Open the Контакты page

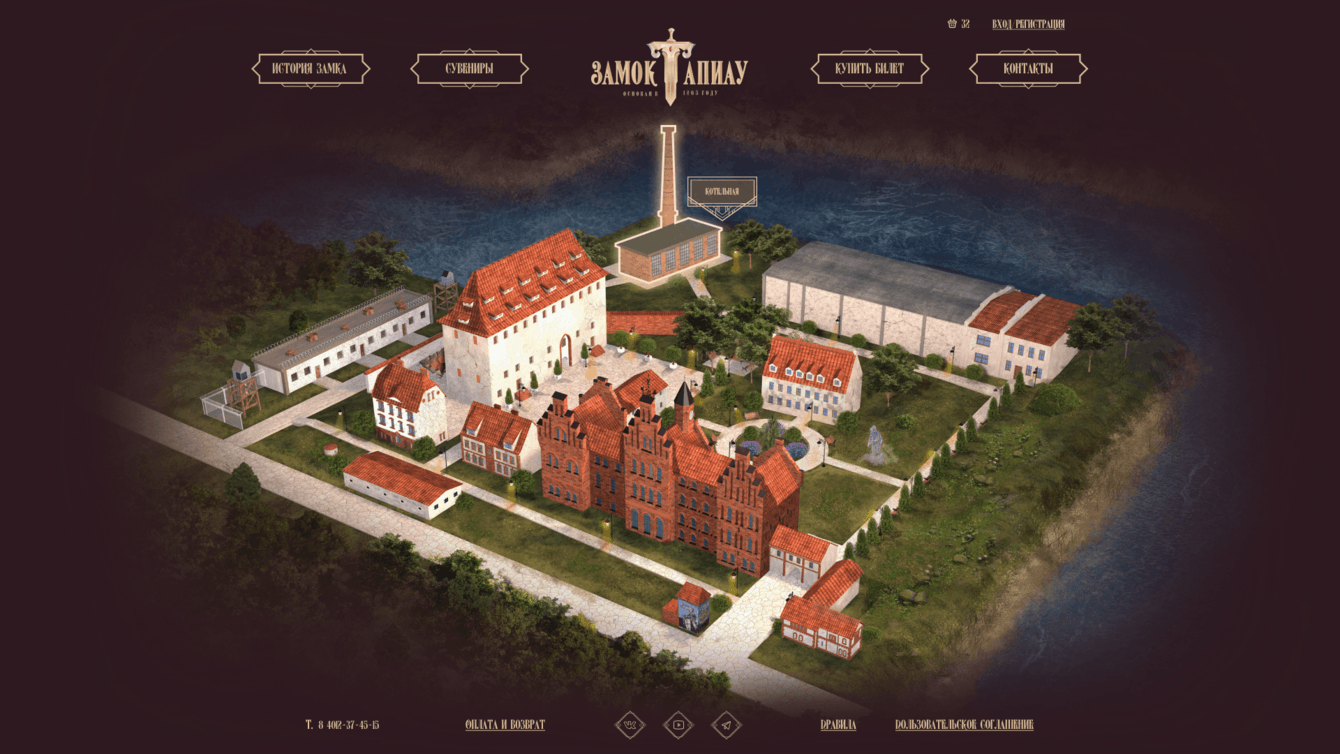1028,69
